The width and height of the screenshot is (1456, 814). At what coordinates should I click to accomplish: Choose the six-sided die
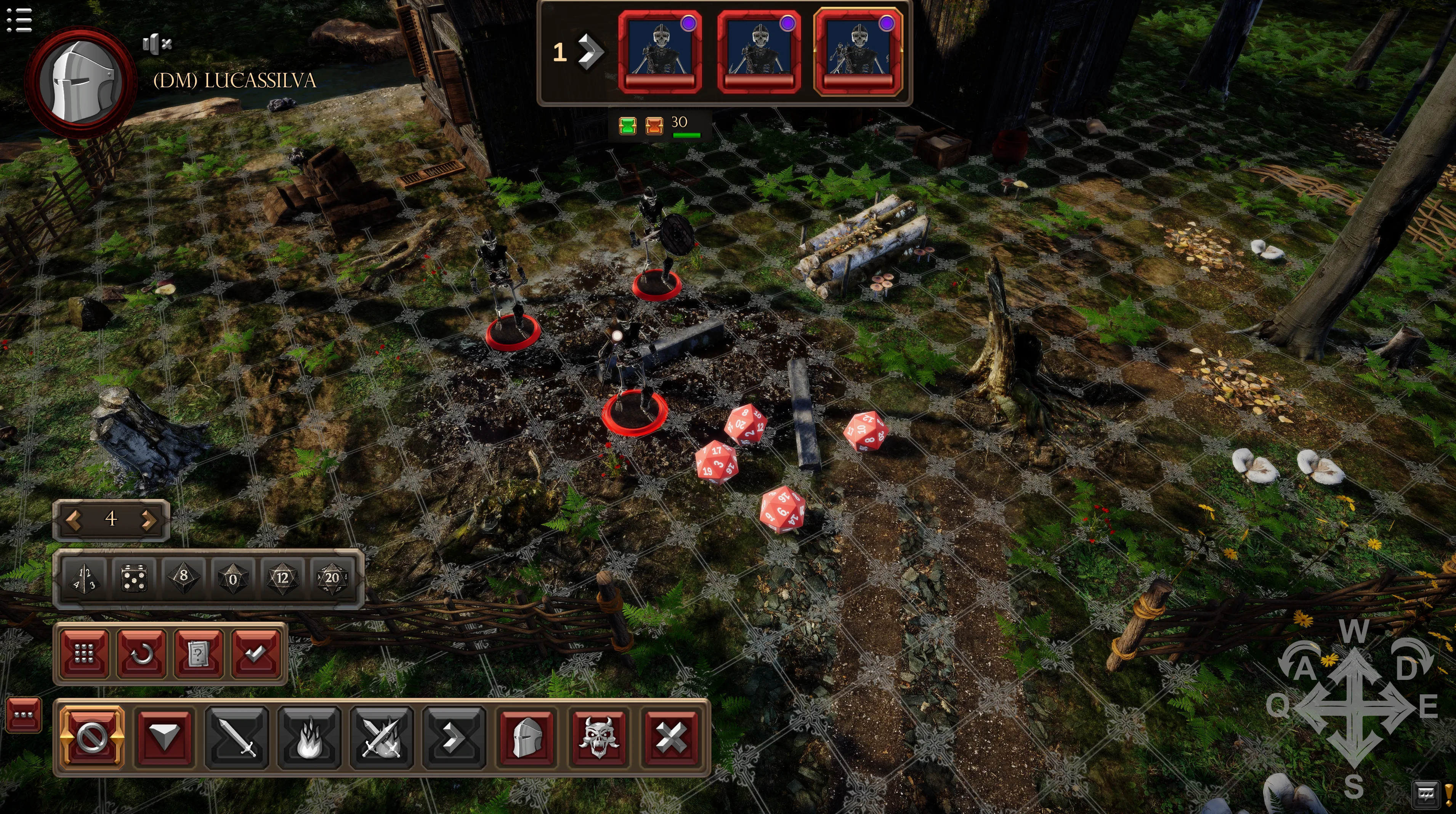pos(135,578)
